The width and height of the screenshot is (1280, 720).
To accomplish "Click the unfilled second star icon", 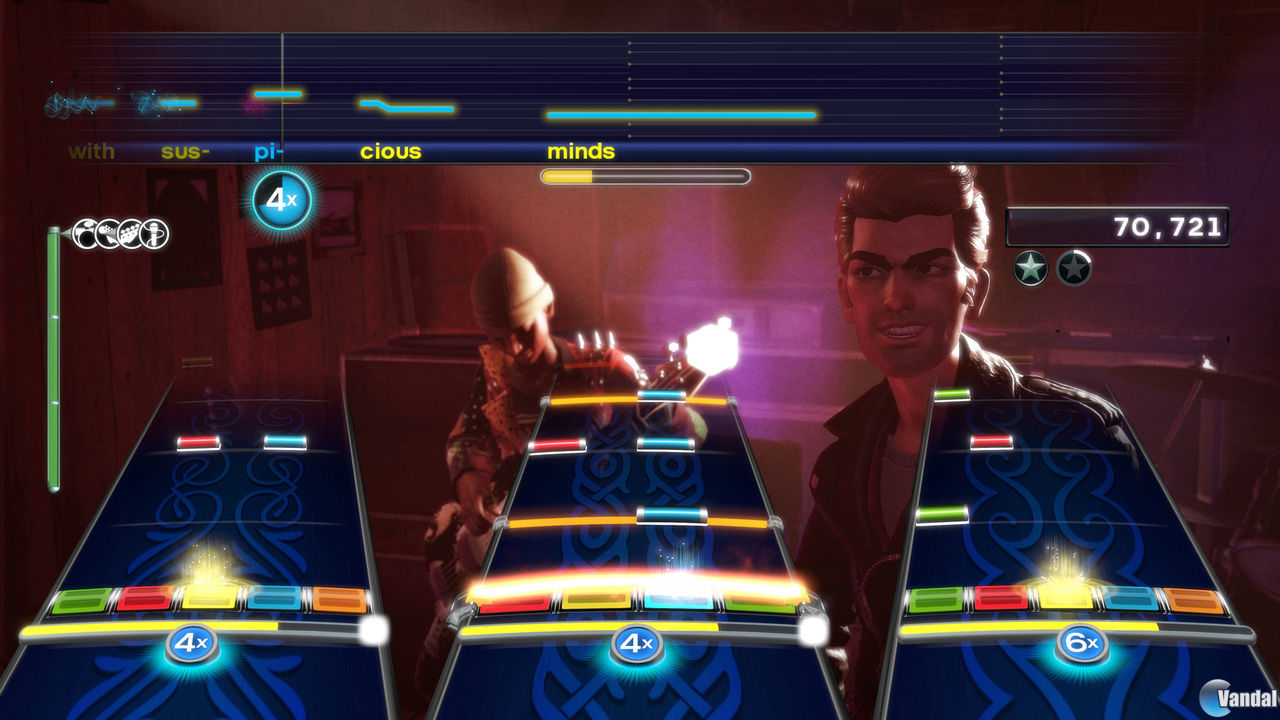I will click(x=1075, y=268).
